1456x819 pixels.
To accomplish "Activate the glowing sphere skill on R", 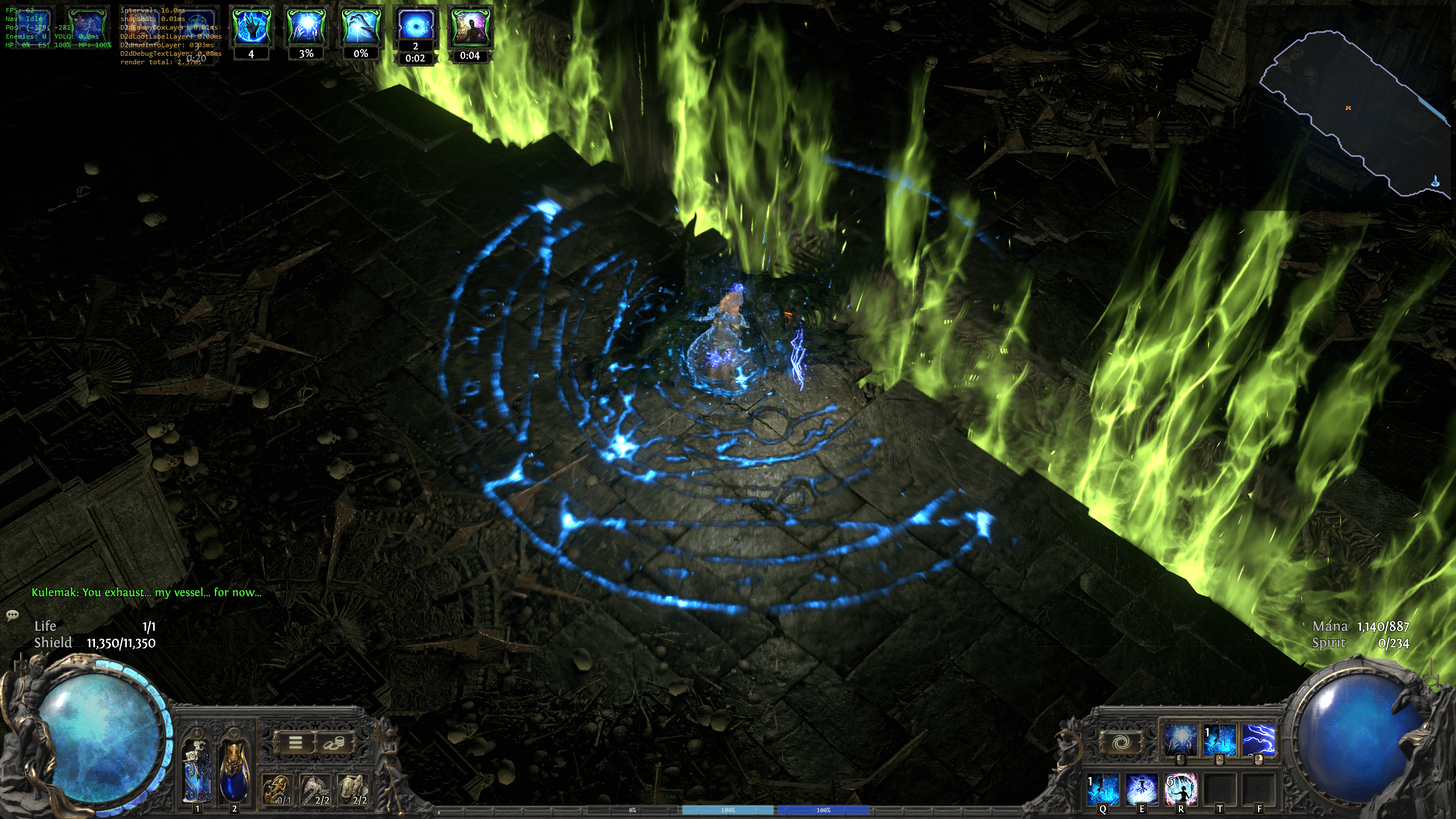I will pos(1181,789).
